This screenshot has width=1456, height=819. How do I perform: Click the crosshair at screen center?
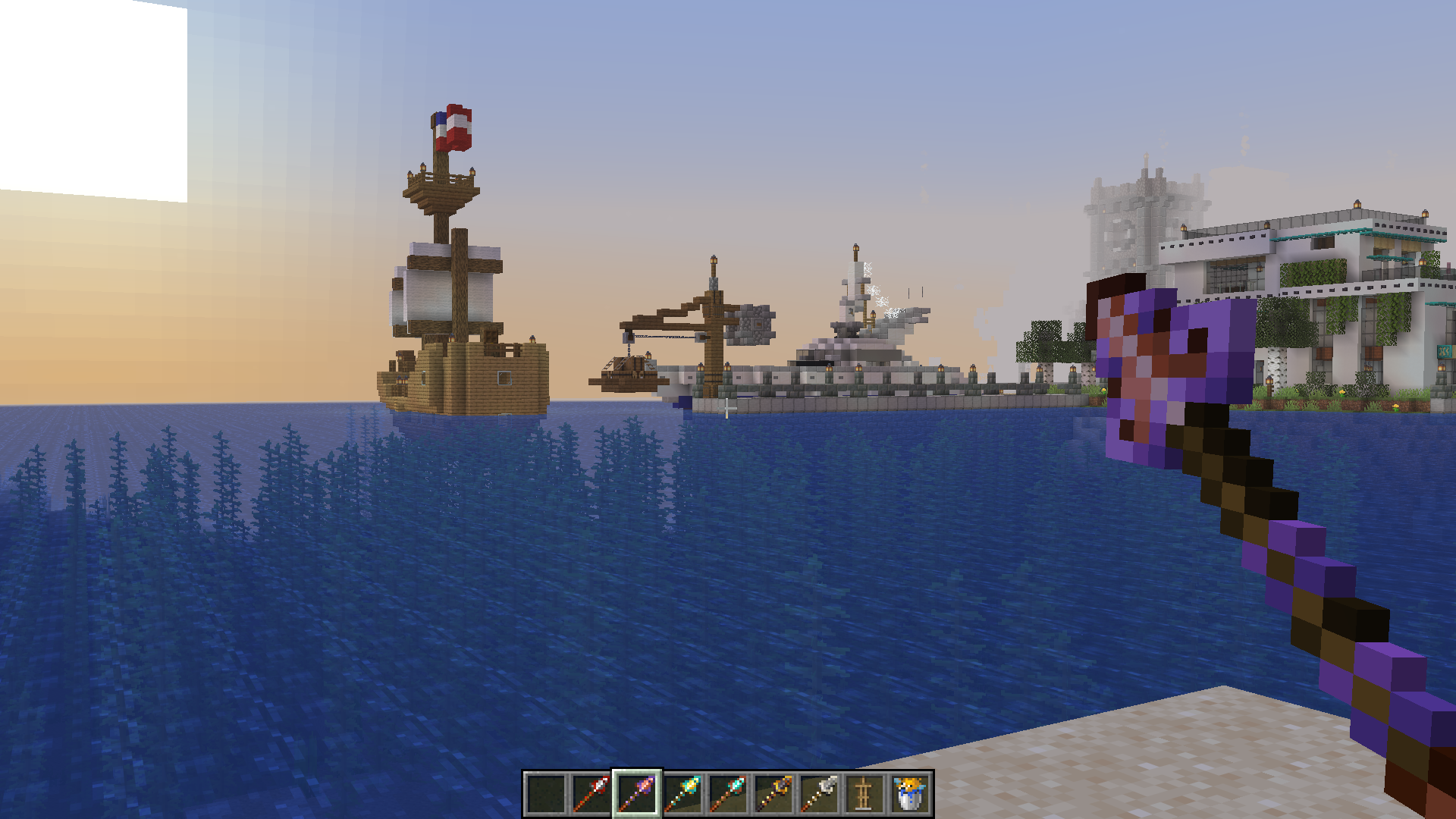[x=728, y=409]
